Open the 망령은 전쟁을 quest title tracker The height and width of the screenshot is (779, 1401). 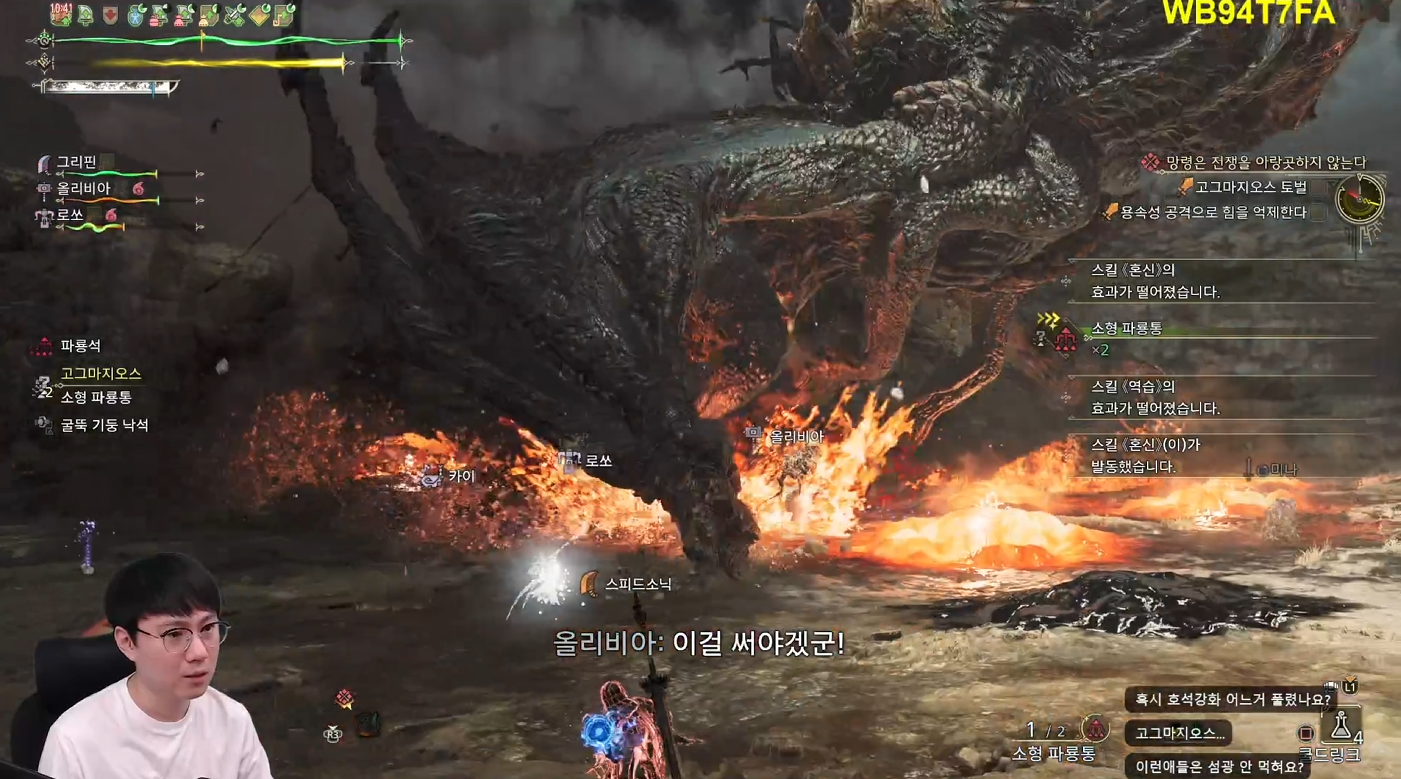(x=1265, y=162)
